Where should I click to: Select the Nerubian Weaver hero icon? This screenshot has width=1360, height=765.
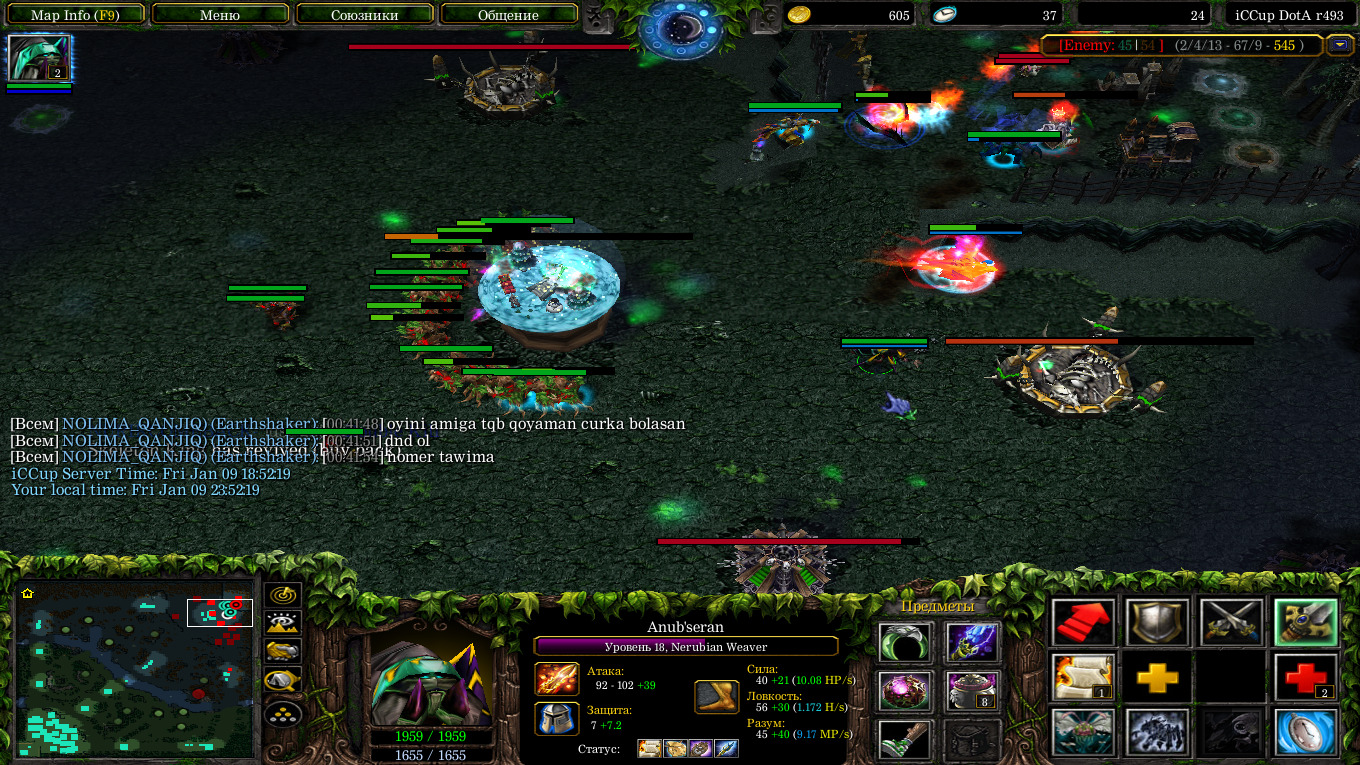39,58
